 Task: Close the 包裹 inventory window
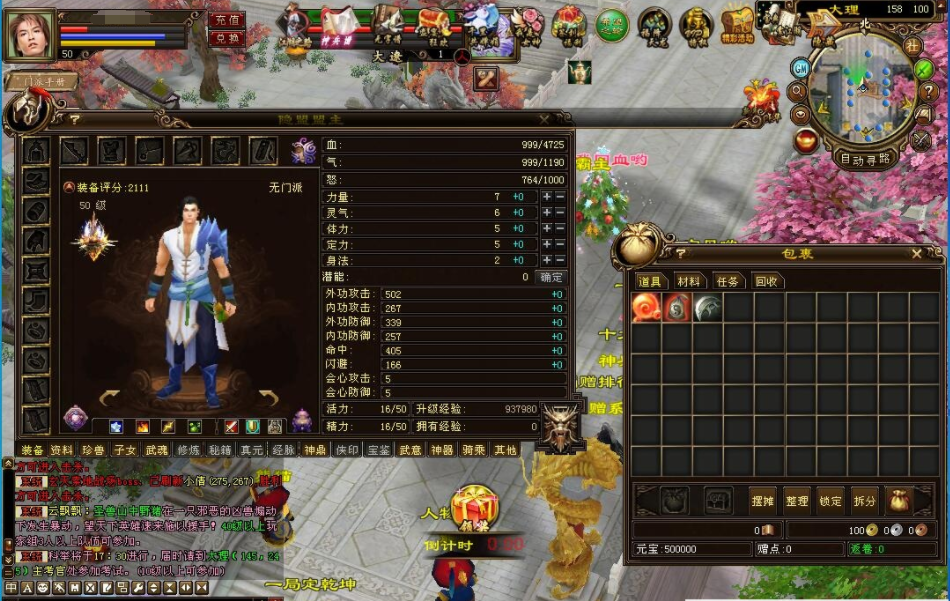tap(916, 254)
